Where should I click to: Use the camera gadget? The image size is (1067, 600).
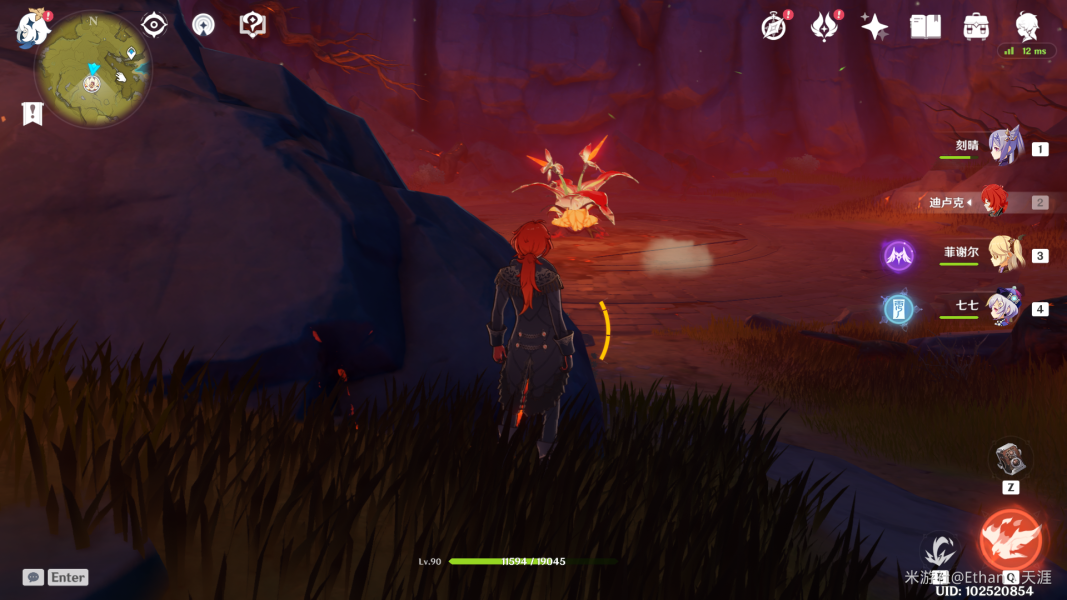[1011, 459]
